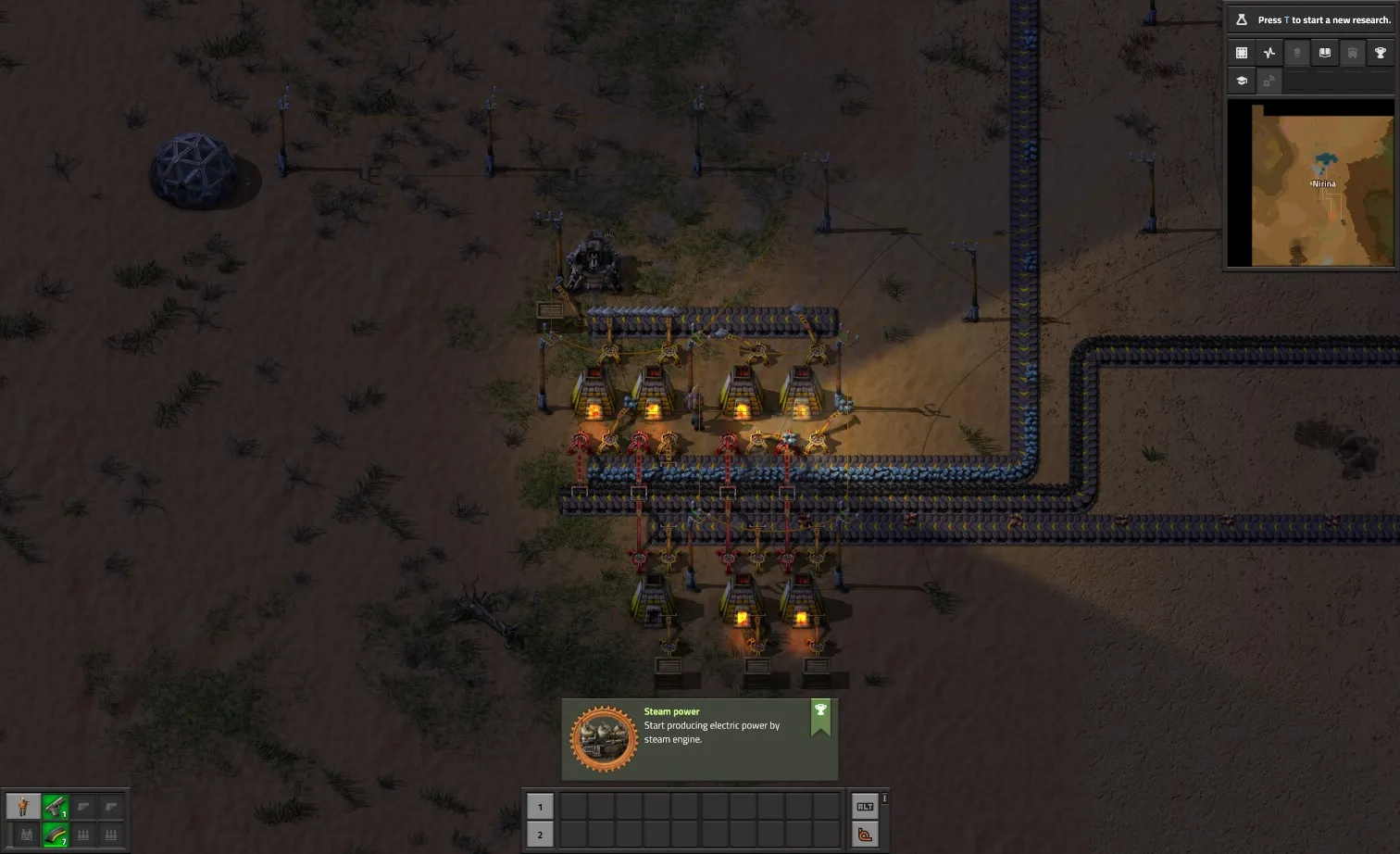Select the pistol weapon slot
The width and height of the screenshot is (1400, 854).
pos(55,806)
